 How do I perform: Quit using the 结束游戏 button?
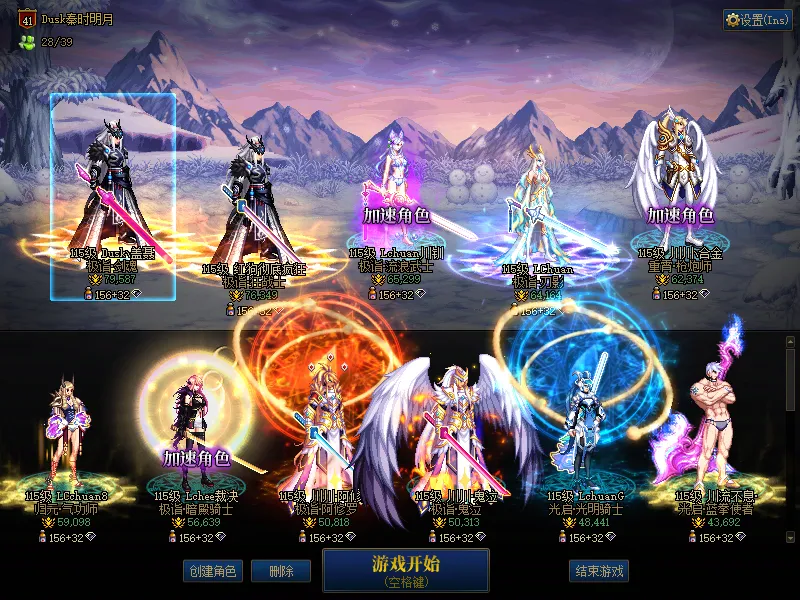pyautogui.click(x=599, y=571)
